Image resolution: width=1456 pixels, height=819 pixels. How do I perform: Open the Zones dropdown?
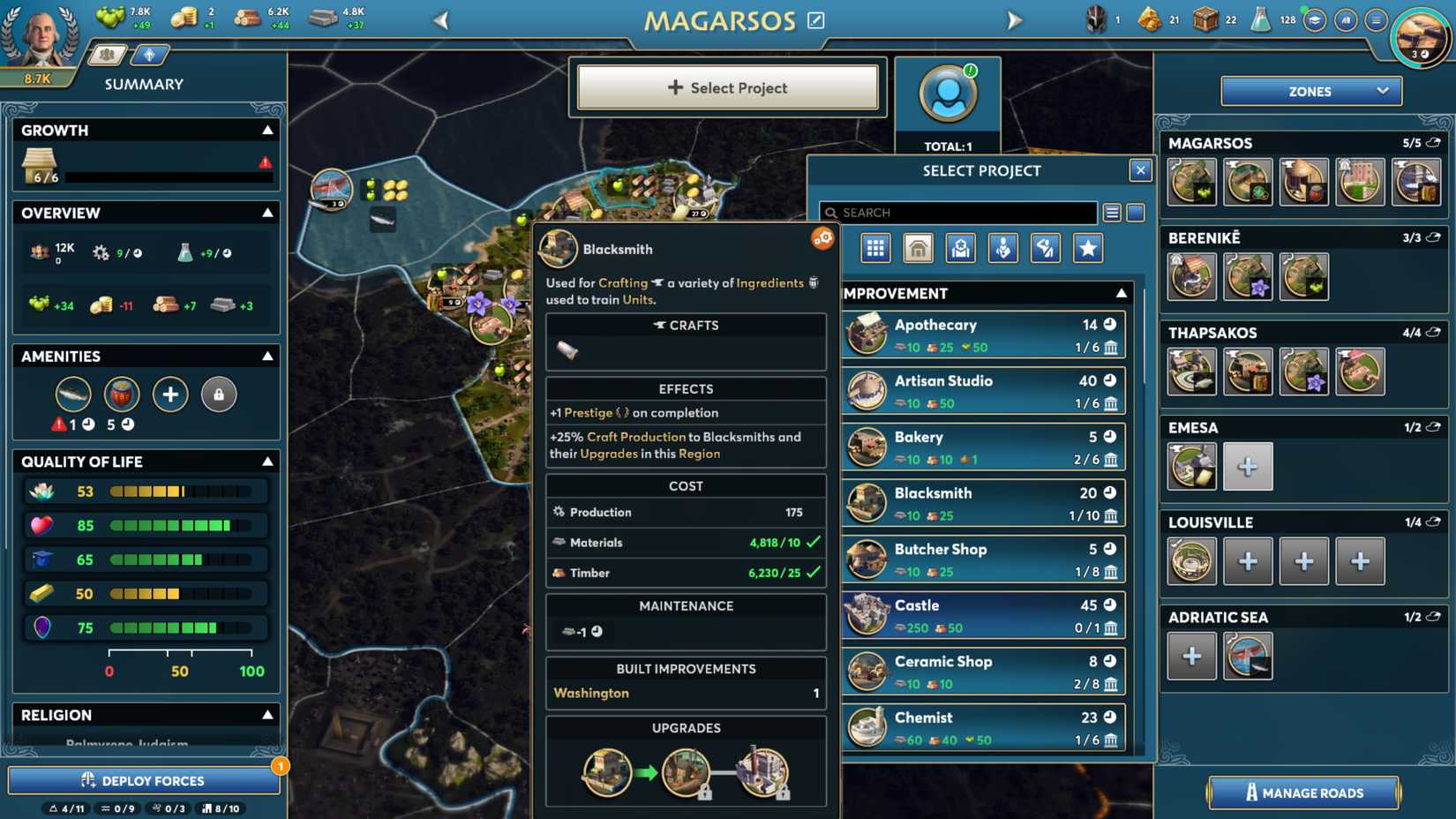pos(1310,91)
